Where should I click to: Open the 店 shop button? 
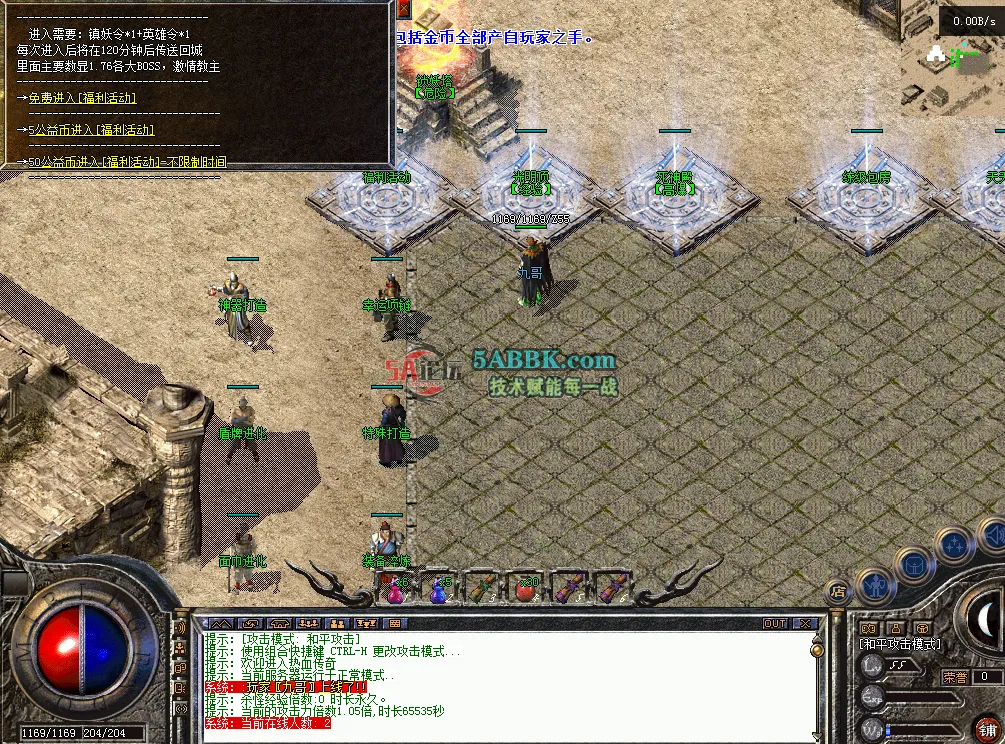tap(839, 593)
